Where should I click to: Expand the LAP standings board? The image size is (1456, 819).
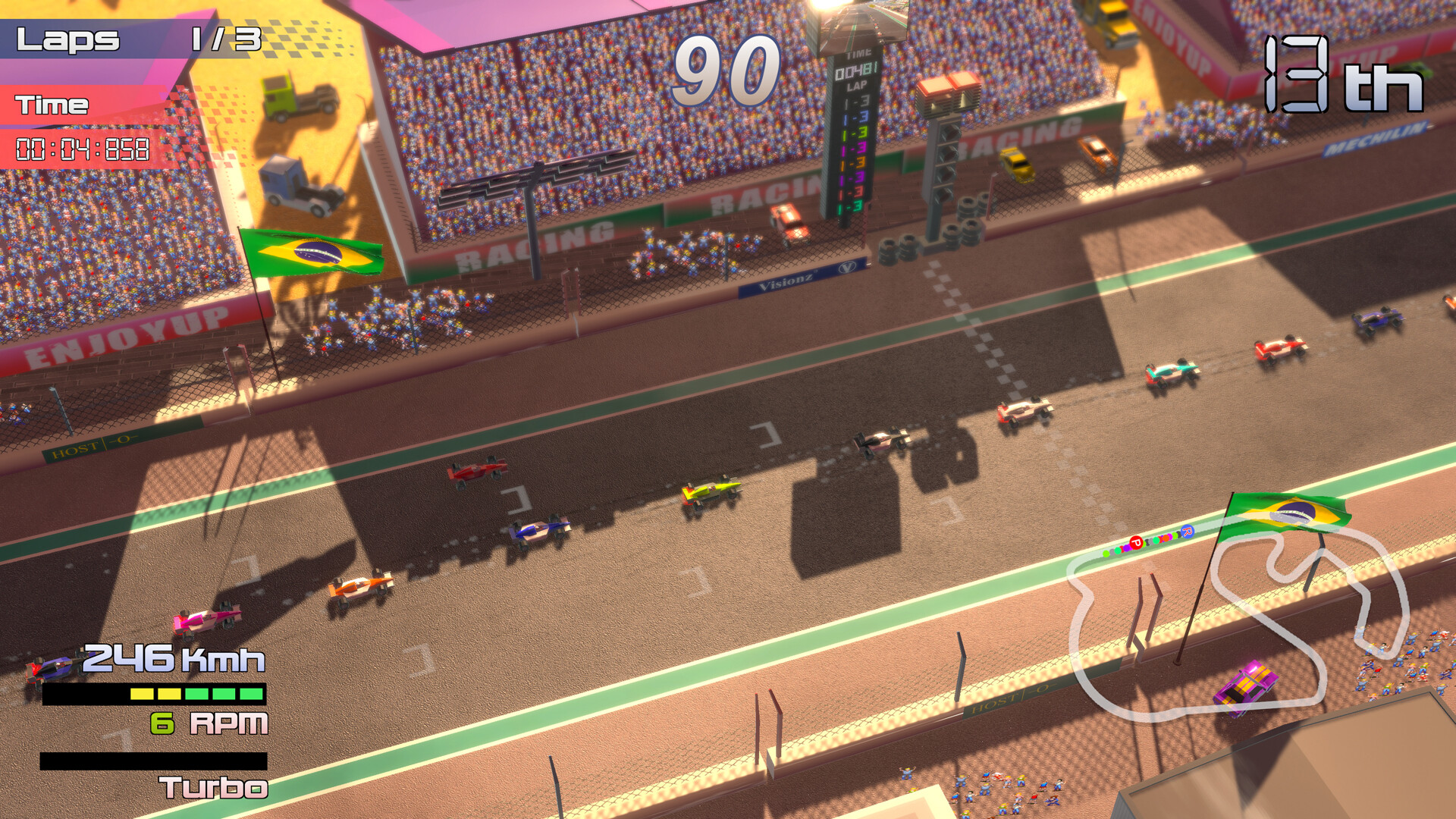click(x=857, y=152)
